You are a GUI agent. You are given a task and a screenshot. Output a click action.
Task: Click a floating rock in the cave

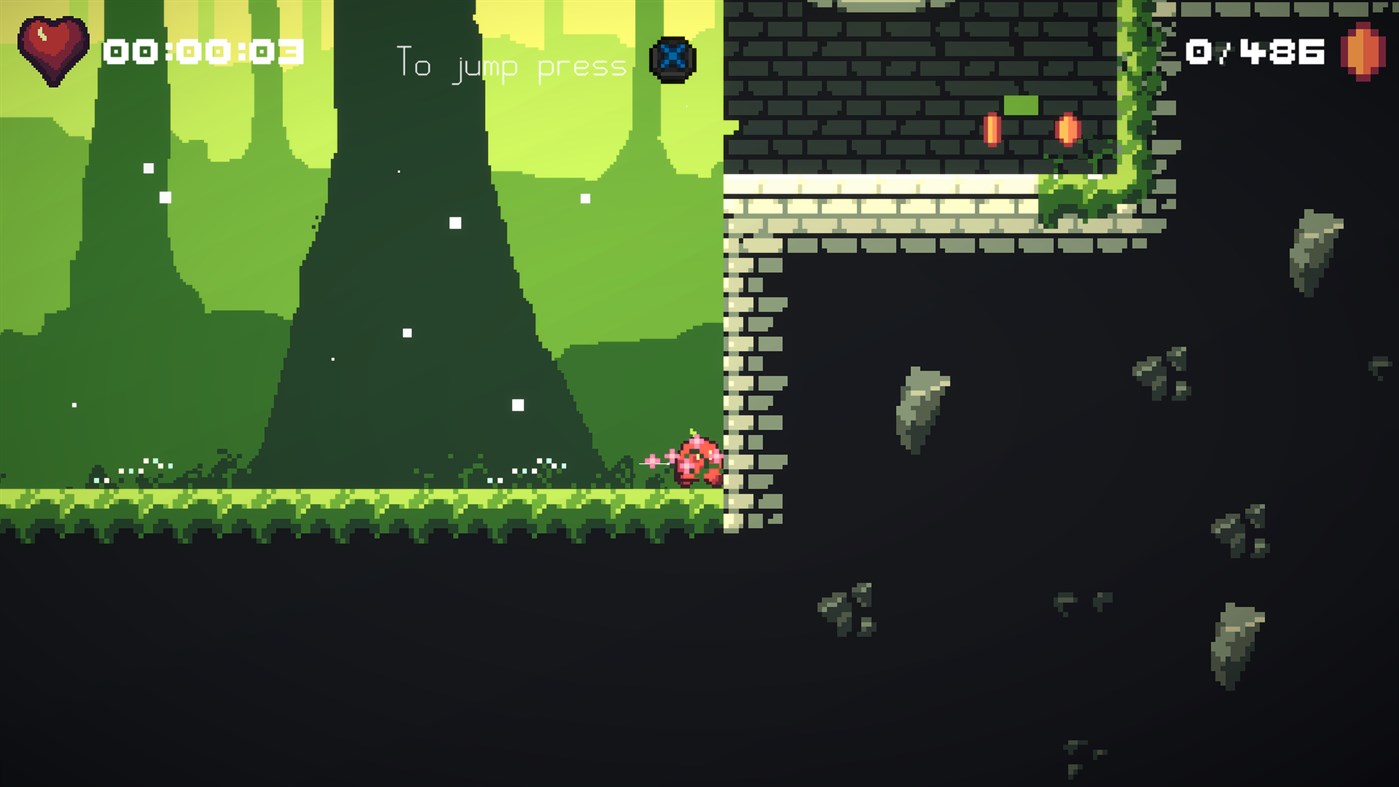click(919, 410)
